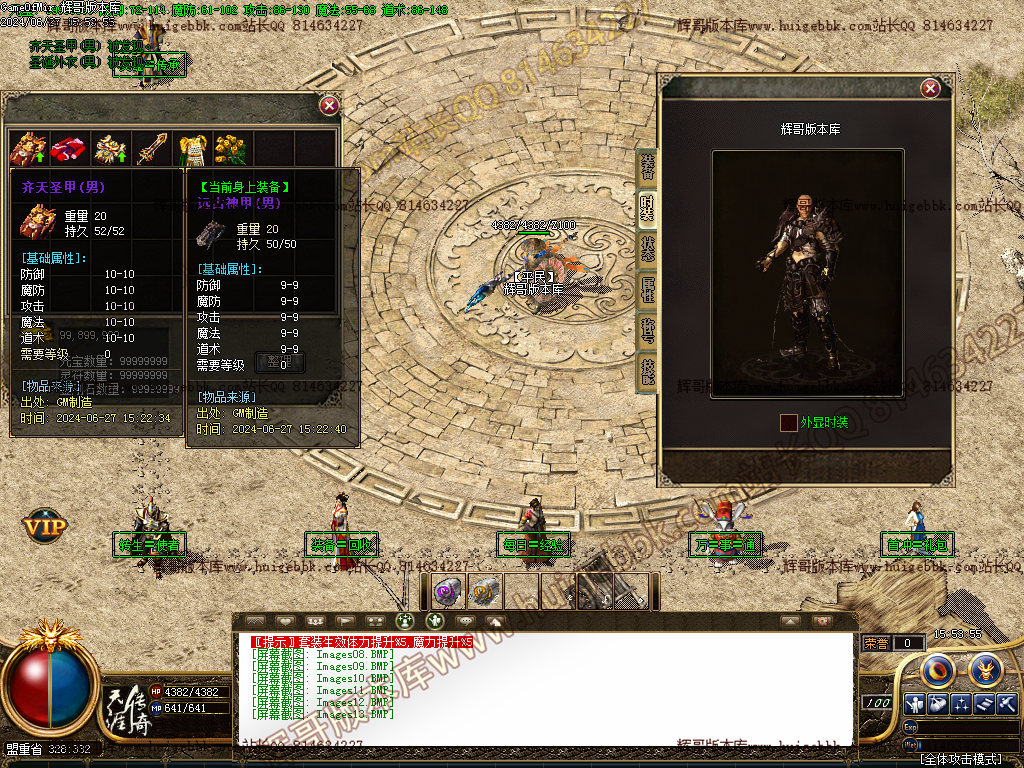Select the red scroll item in bag
The height and width of the screenshot is (768, 1024).
coord(67,150)
